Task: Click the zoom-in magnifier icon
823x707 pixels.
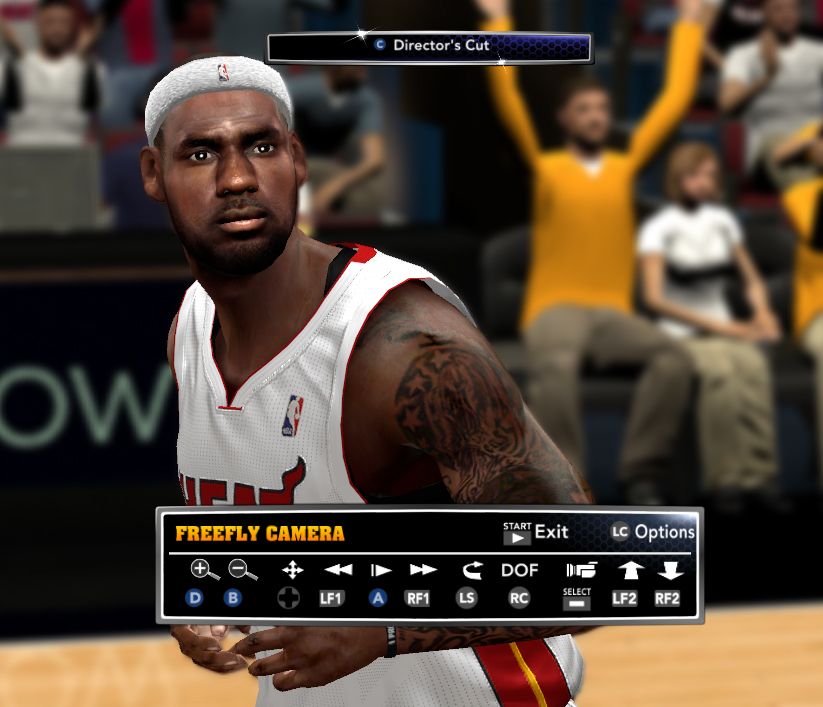Action: pyautogui.click(x=203, y=570)
